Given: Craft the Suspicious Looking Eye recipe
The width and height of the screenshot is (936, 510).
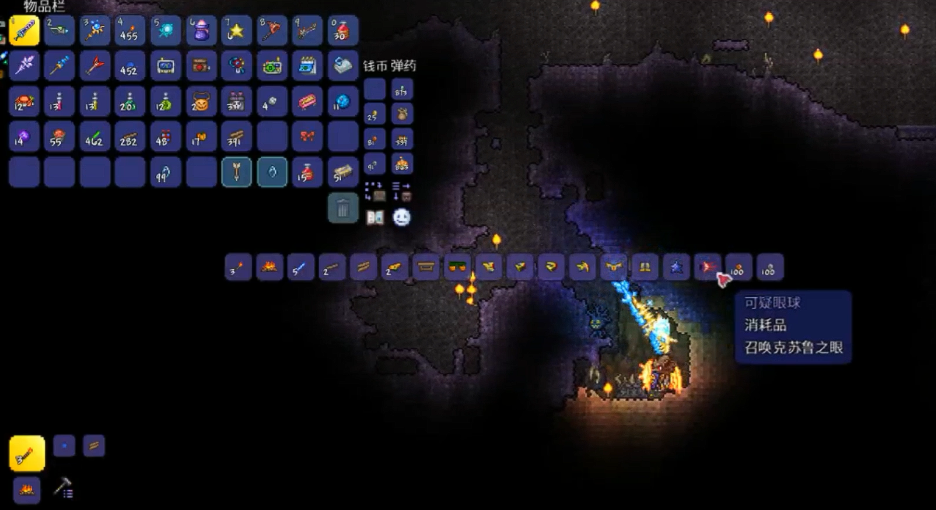Looking at the screenshot, I should [708, 267].
